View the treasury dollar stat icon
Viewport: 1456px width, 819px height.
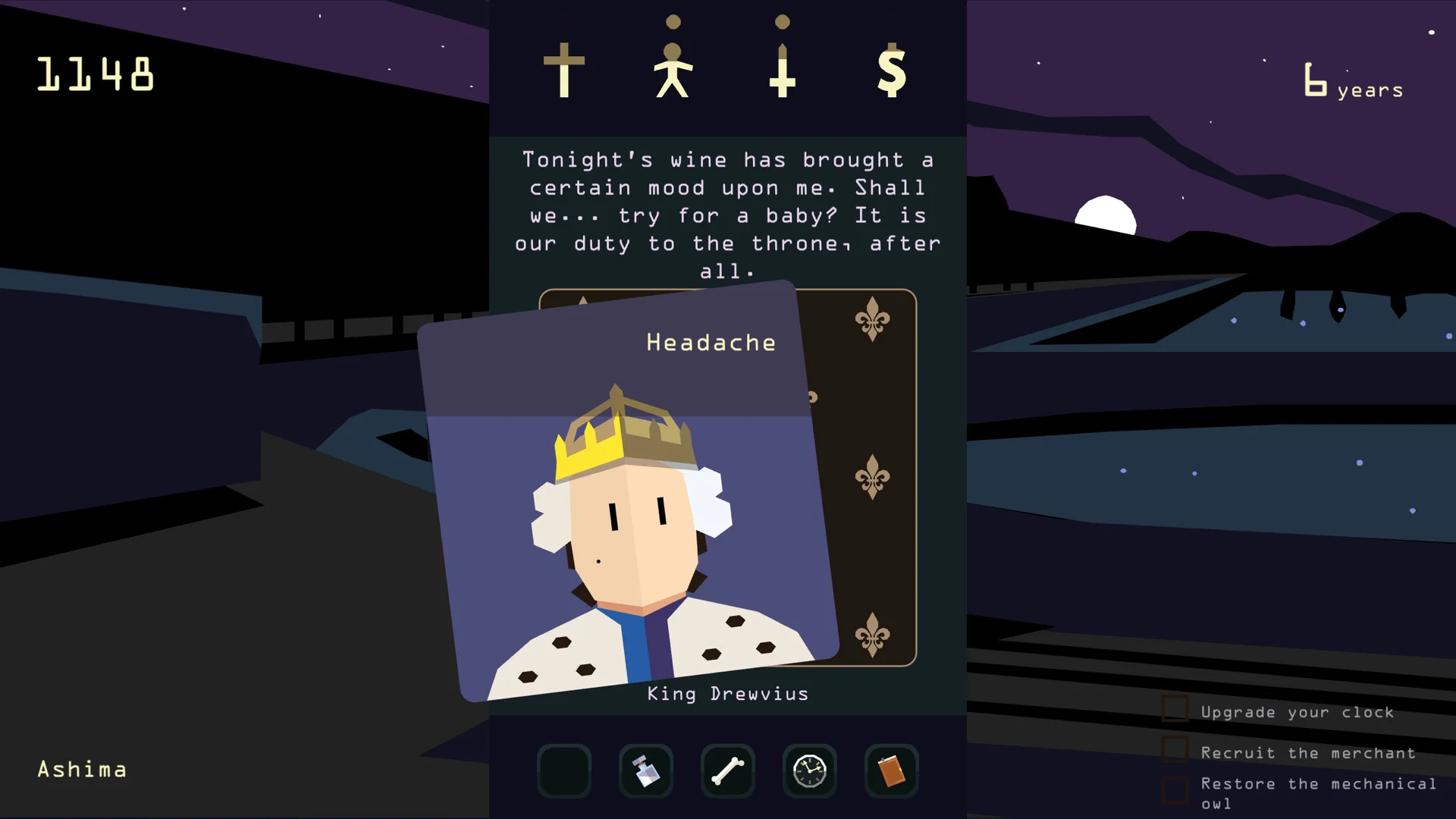coord(893,72)
